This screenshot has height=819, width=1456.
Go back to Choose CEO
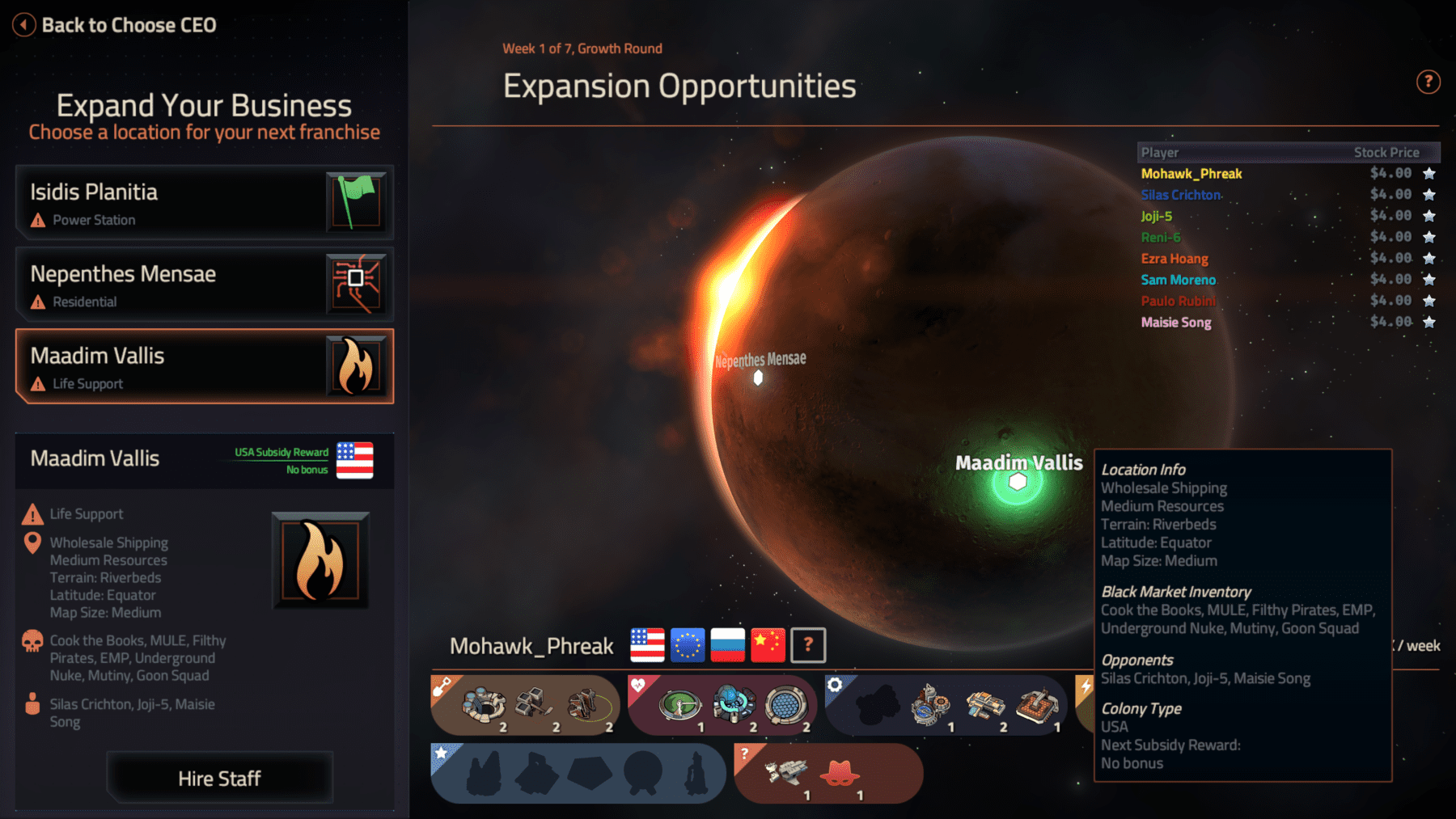[115, 25]
